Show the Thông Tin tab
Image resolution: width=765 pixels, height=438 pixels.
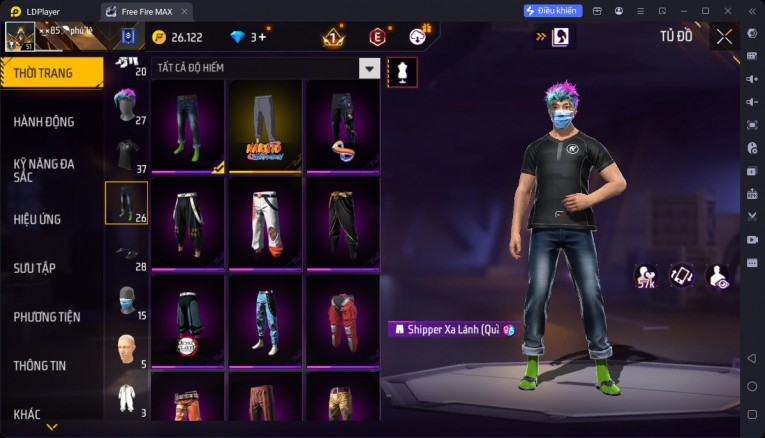40,365
